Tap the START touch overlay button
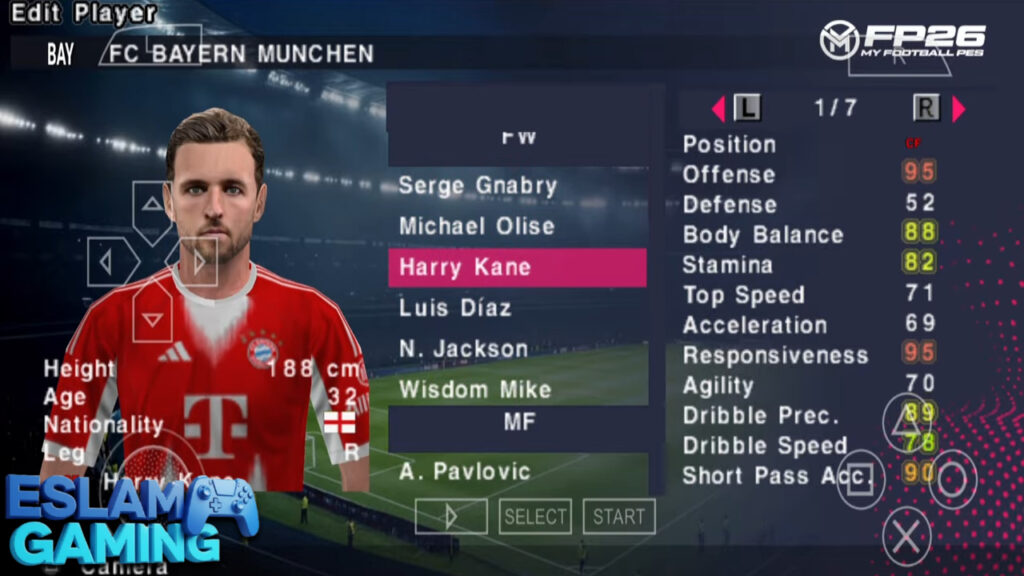The image size is (1024, 576). pyautogui.click(x=619, y=516)
